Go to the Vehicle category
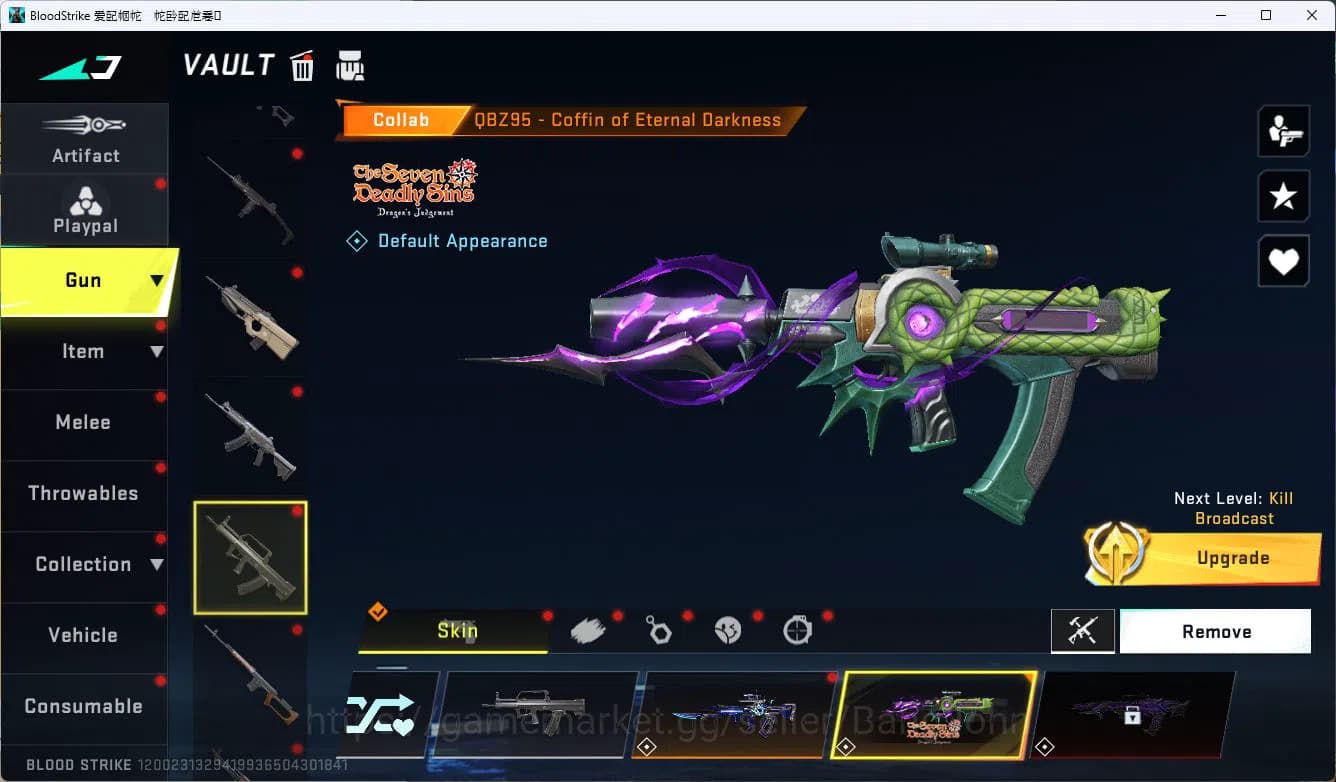This screenshot has width=1336, height=782. pos(83,636)
